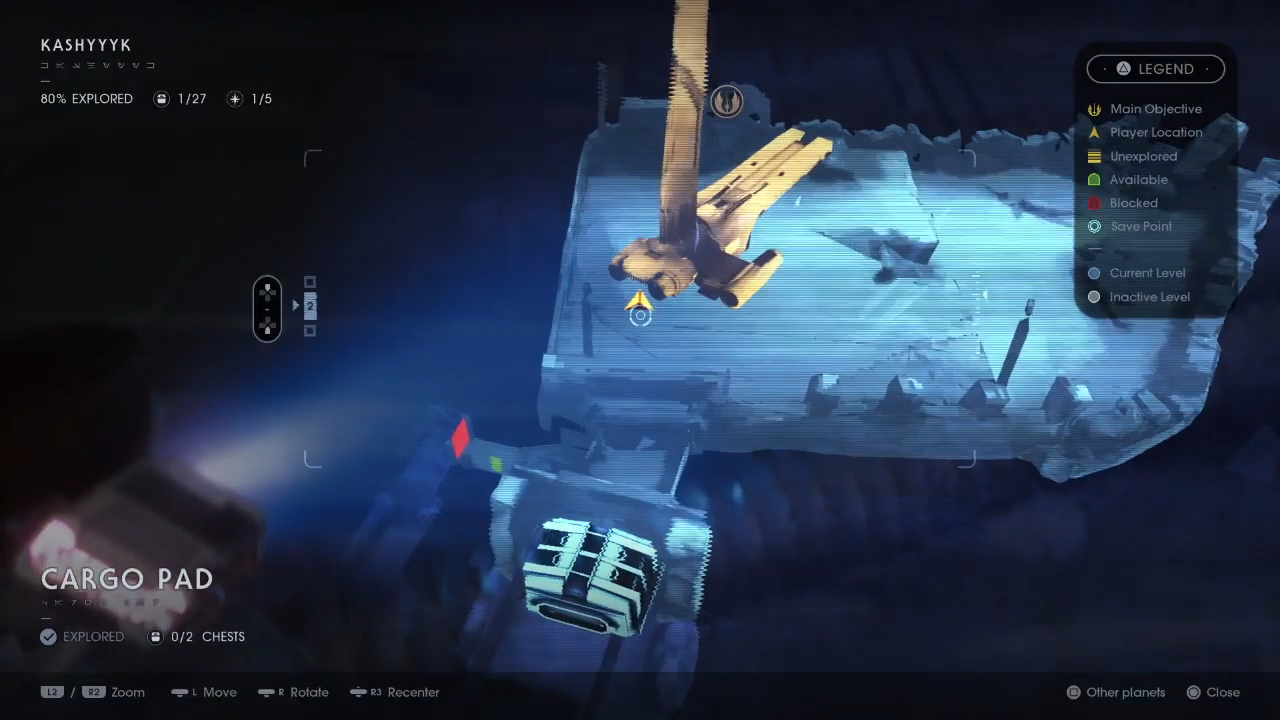Screen dimensions: 1280x720
Task: Click the 80% Explored progress indicator
Action: [x=86, y=98]
